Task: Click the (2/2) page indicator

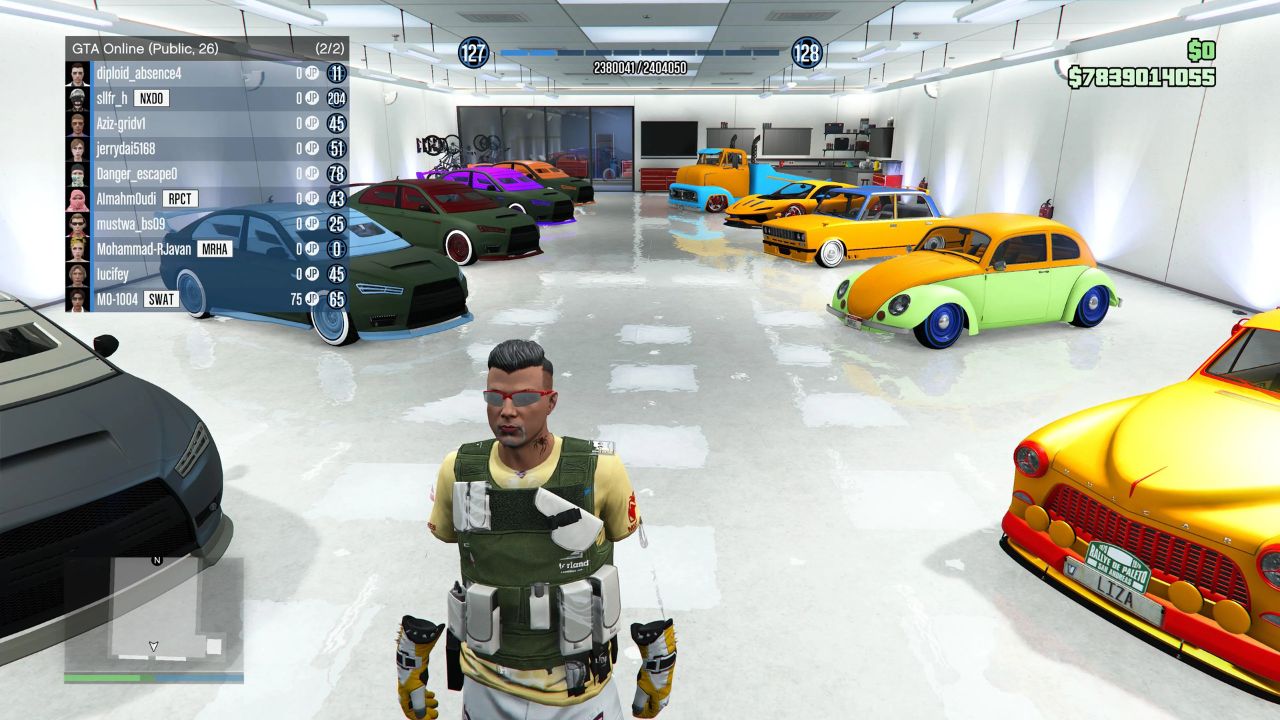Action: [x=332, y=47]
